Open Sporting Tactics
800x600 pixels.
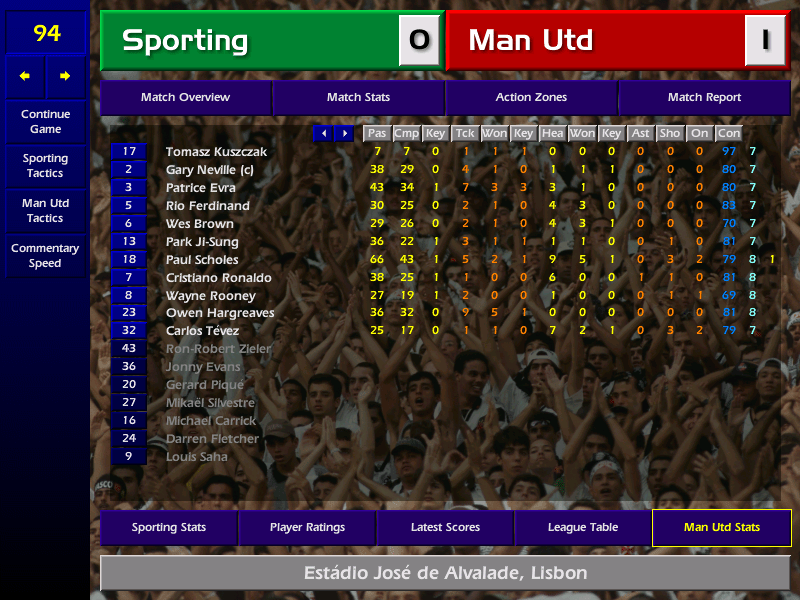point(45,166)
